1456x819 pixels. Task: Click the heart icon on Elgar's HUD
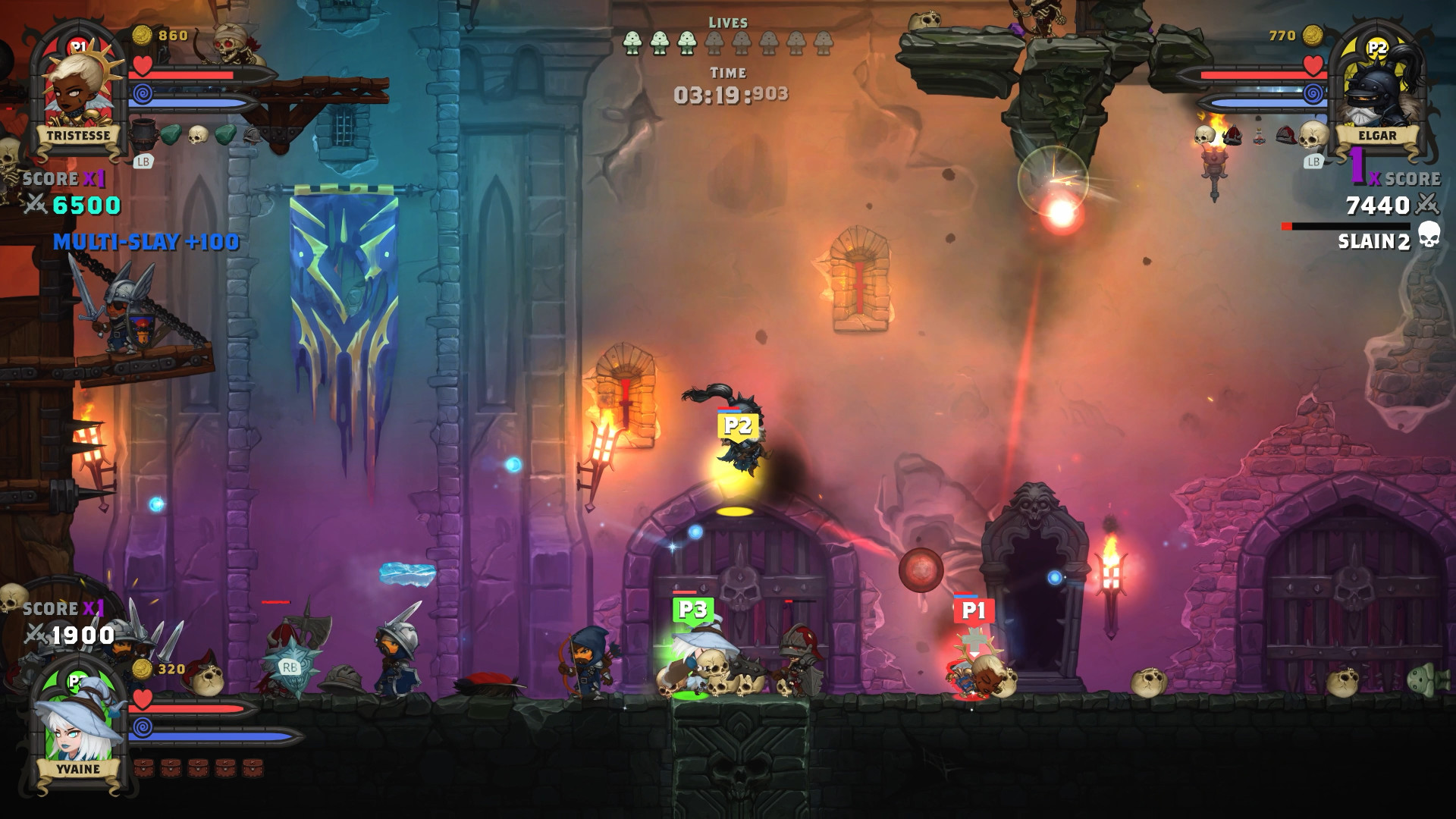(1314, 66)
